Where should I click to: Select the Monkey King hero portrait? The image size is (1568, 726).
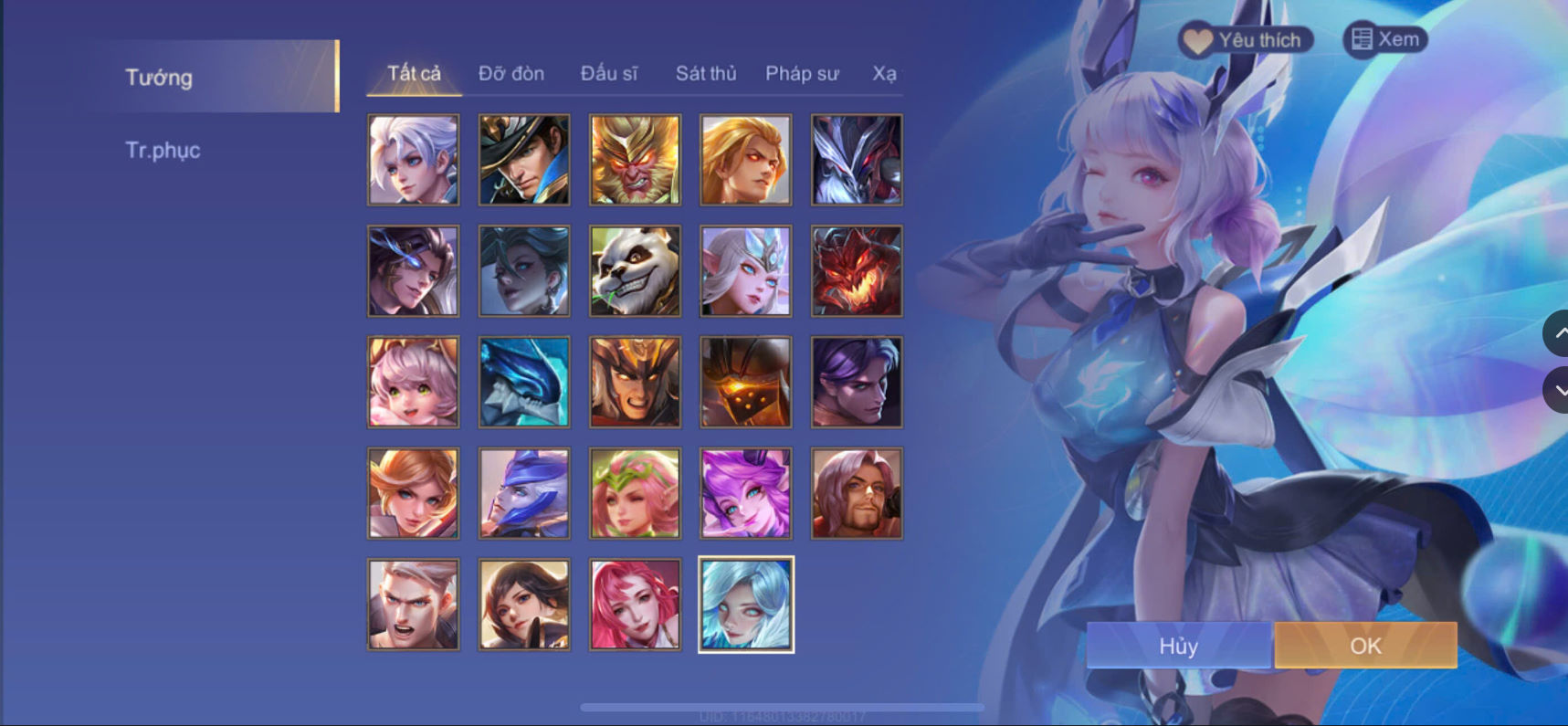coord(634,159)
